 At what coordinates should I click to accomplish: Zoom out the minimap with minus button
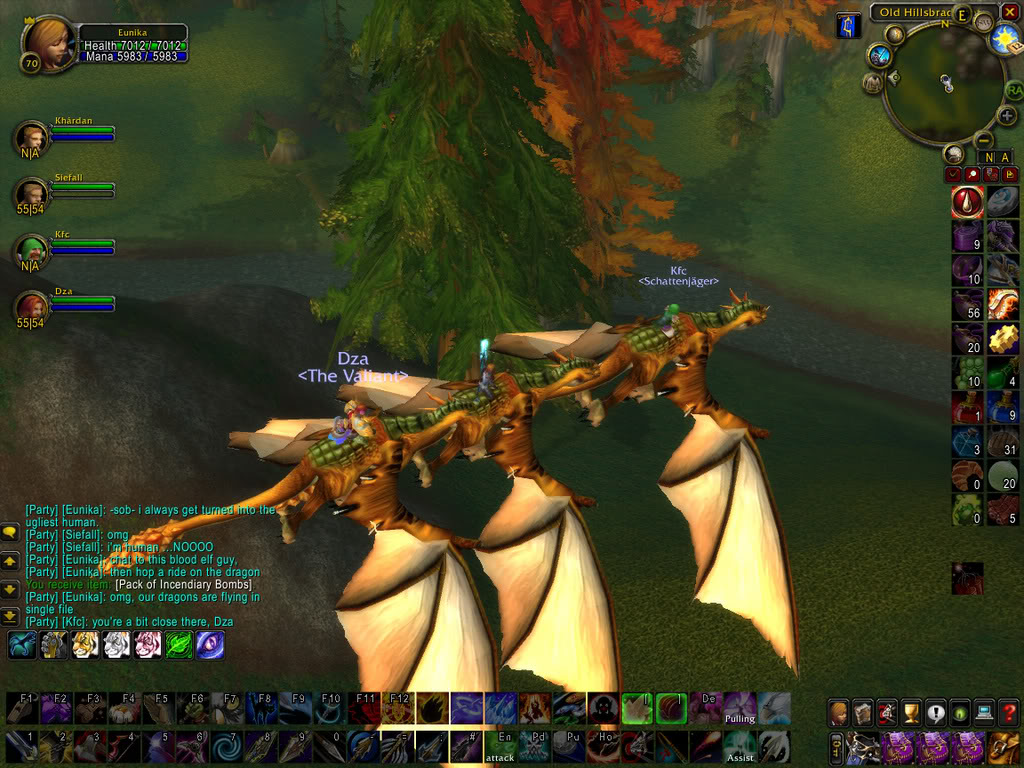coord(983,140)
